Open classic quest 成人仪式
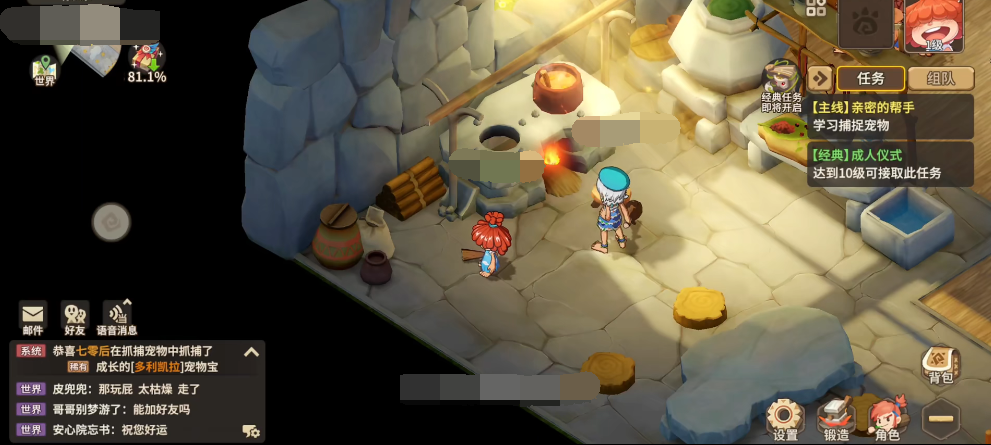The width and height of the screenshot is (991, 445). click(x=890, y=164)
